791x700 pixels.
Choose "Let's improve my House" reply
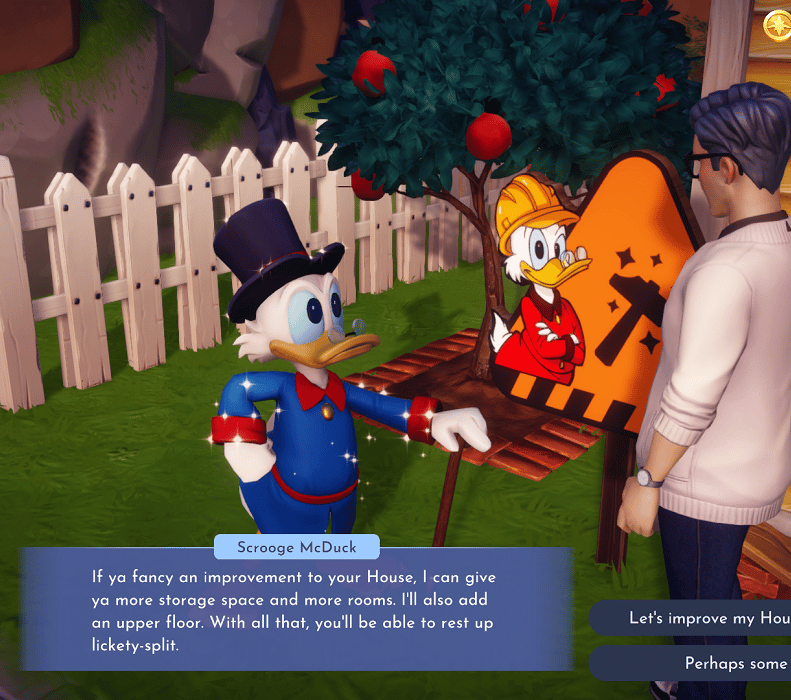(x=700, y=618)
